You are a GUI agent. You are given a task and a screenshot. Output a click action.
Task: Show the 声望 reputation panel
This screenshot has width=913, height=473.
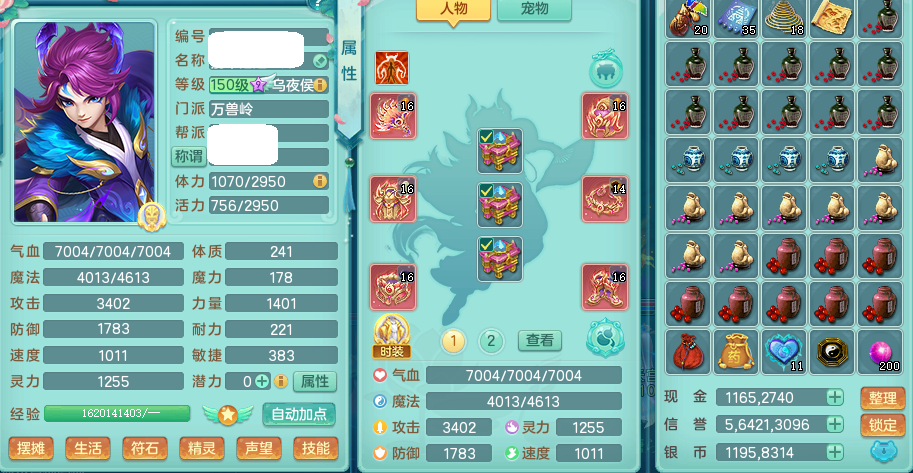coord(258,448)
